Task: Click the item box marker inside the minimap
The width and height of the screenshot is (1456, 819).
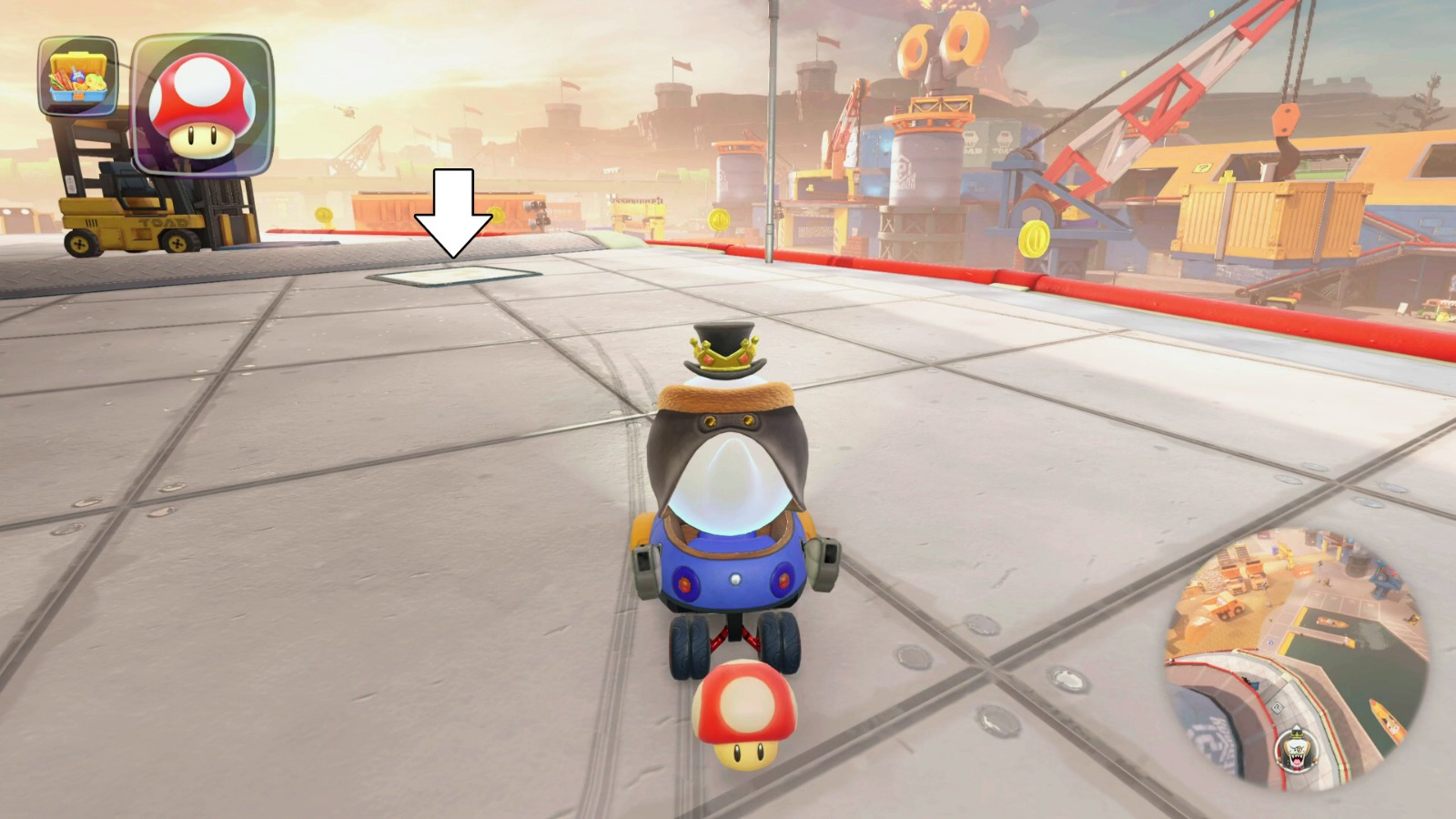Action: (x=1277, y=707)
